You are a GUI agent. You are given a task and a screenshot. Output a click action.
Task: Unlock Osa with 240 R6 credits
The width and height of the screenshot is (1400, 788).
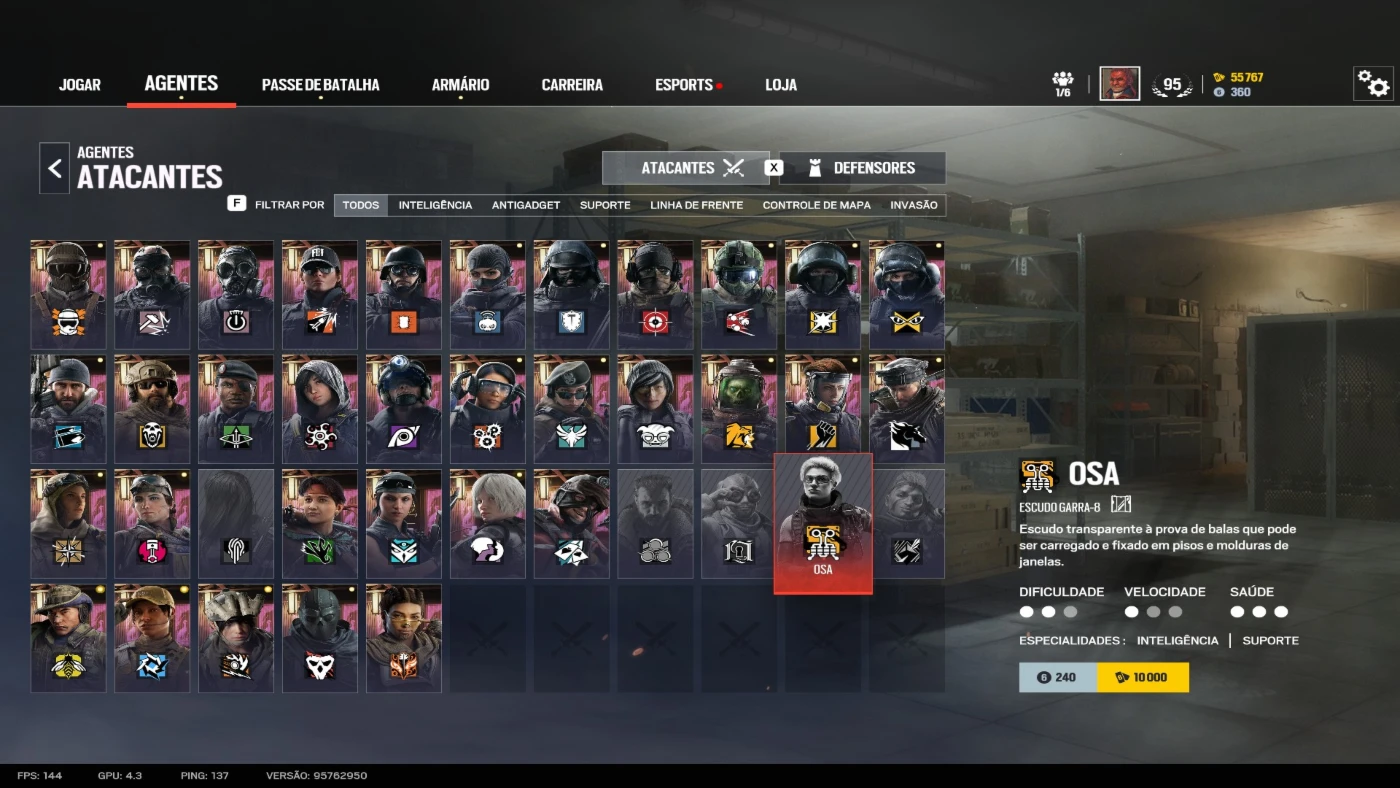[1057, 677]
